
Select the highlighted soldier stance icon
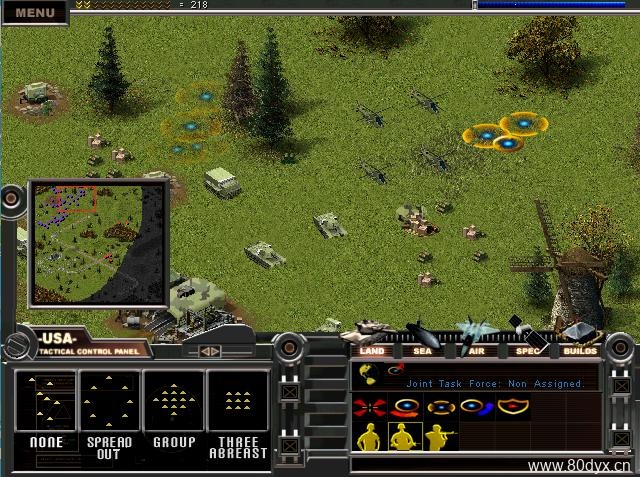[x=404, y=437]
